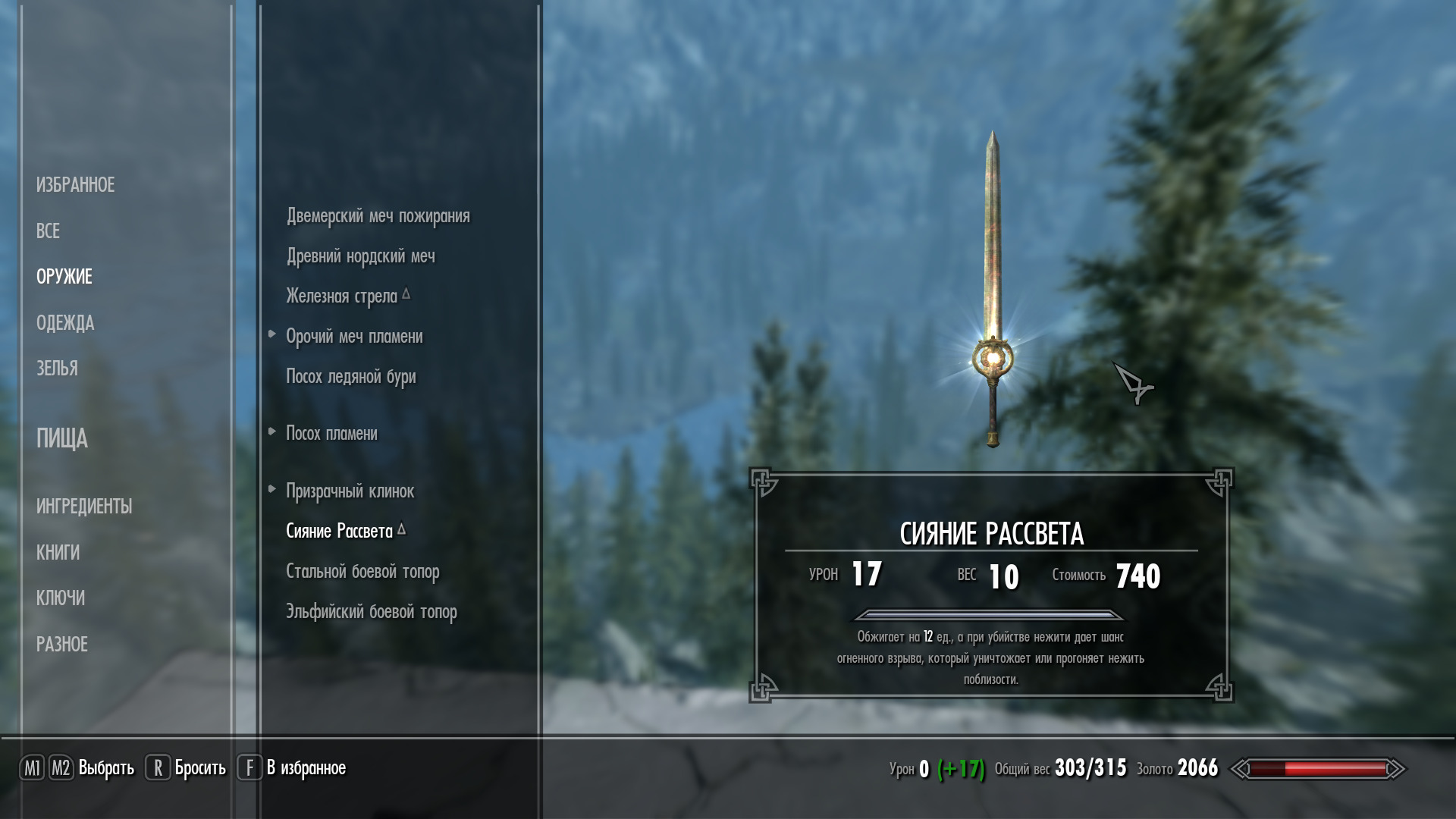
Task: Select the Железная стрела entry
Action: coord(341,297)
